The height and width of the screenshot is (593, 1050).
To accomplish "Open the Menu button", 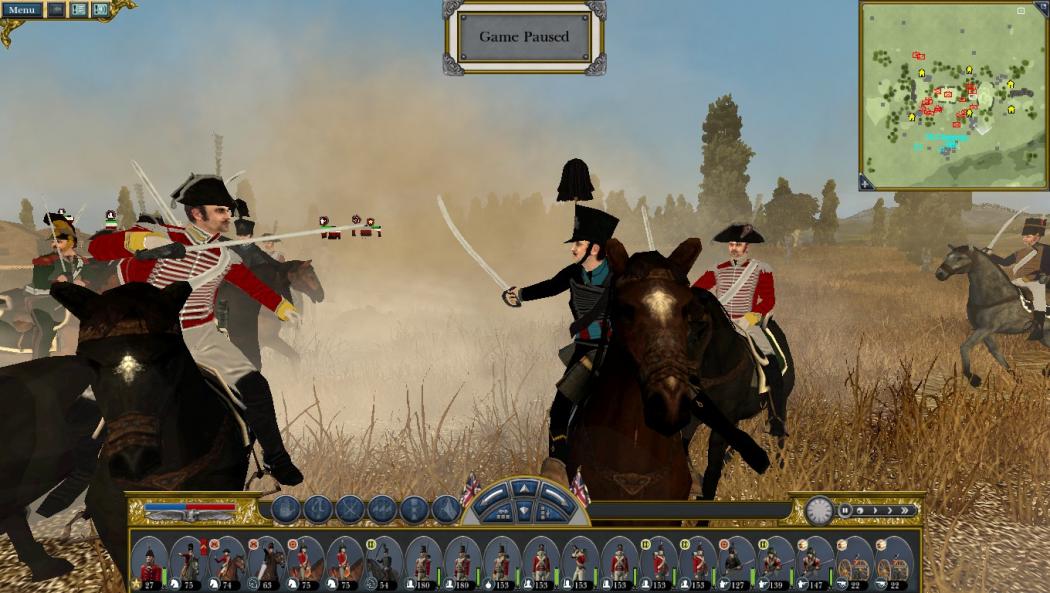I will click(21, 10).
